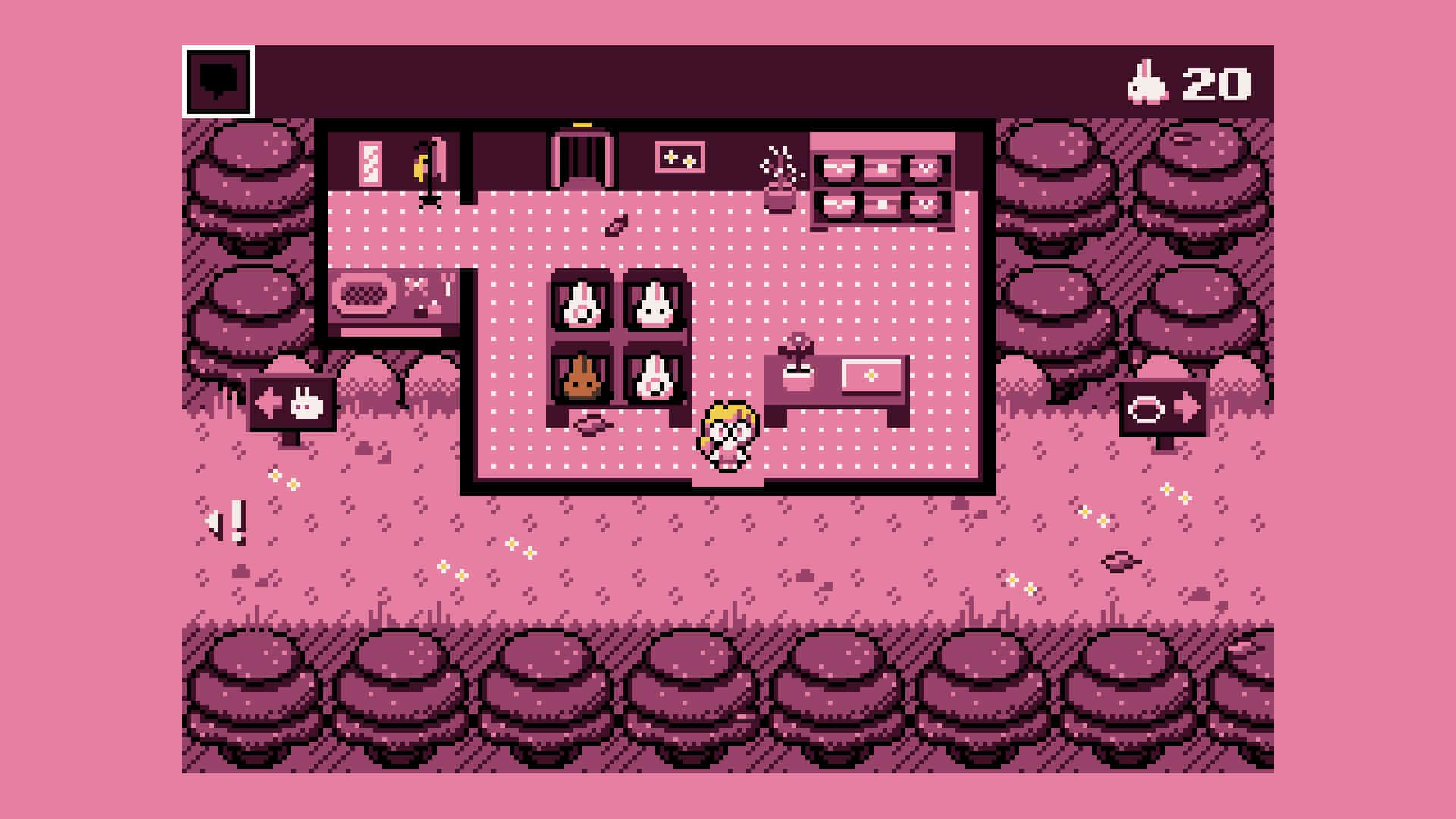Image resolution: width=1456 pixels, height=819 pixels.
Task: Toggle the wall mirror in the changing room
Action: (x=369, y=163)
